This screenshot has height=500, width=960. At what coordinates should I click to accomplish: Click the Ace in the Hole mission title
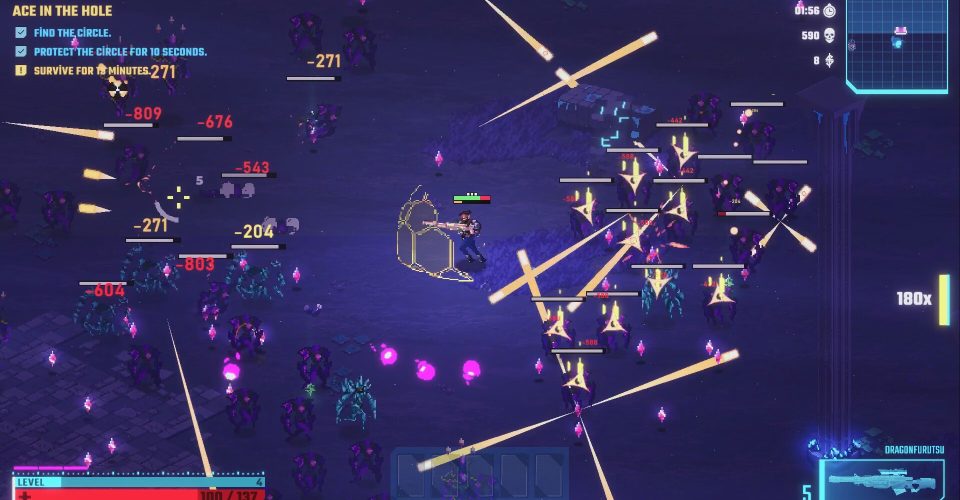(62, 11)
